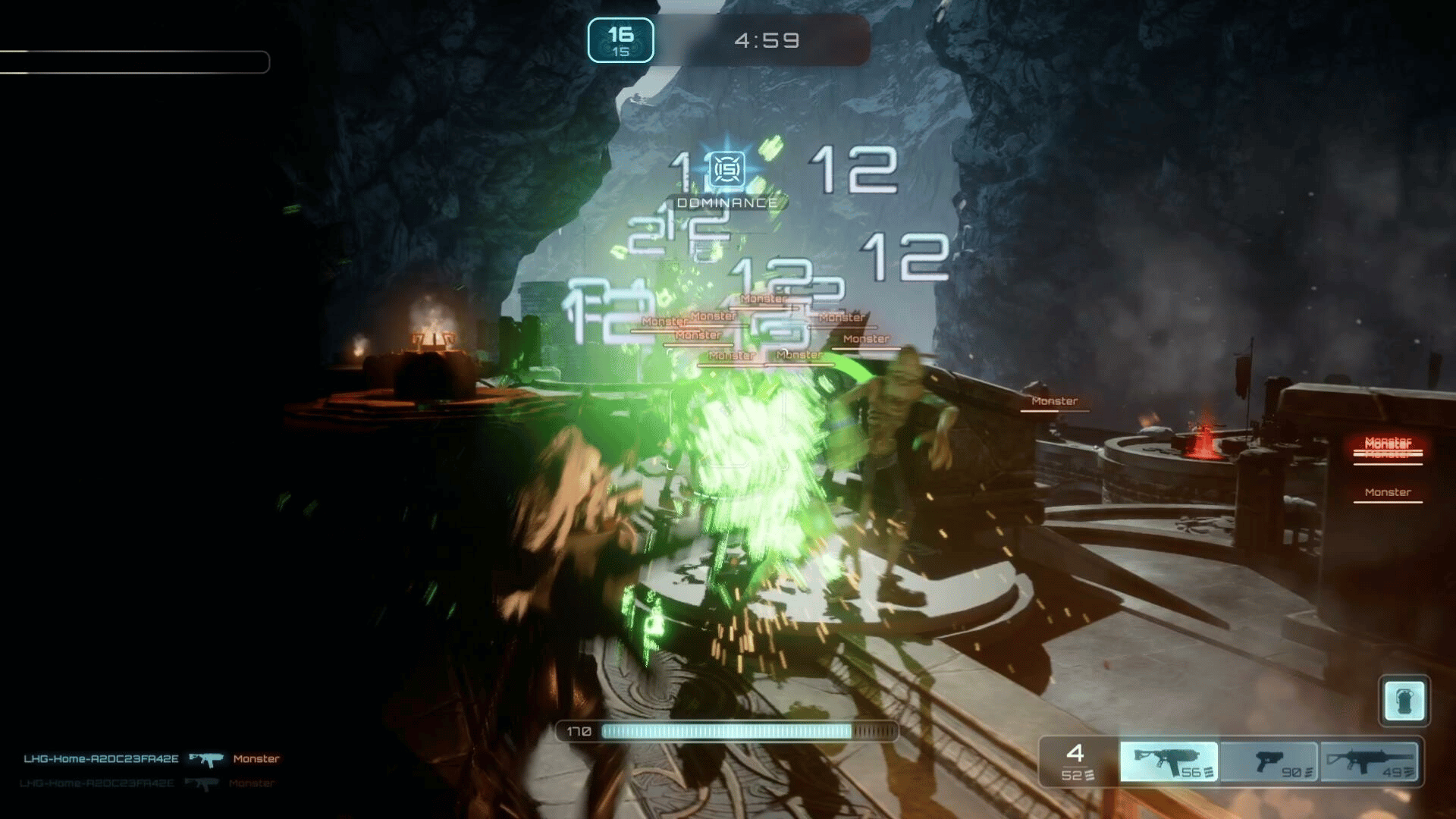This screenshot has width=1456, height=819.
Task: Select the submachine gun slot with 56 rounds
Action: pos(1169,761)
